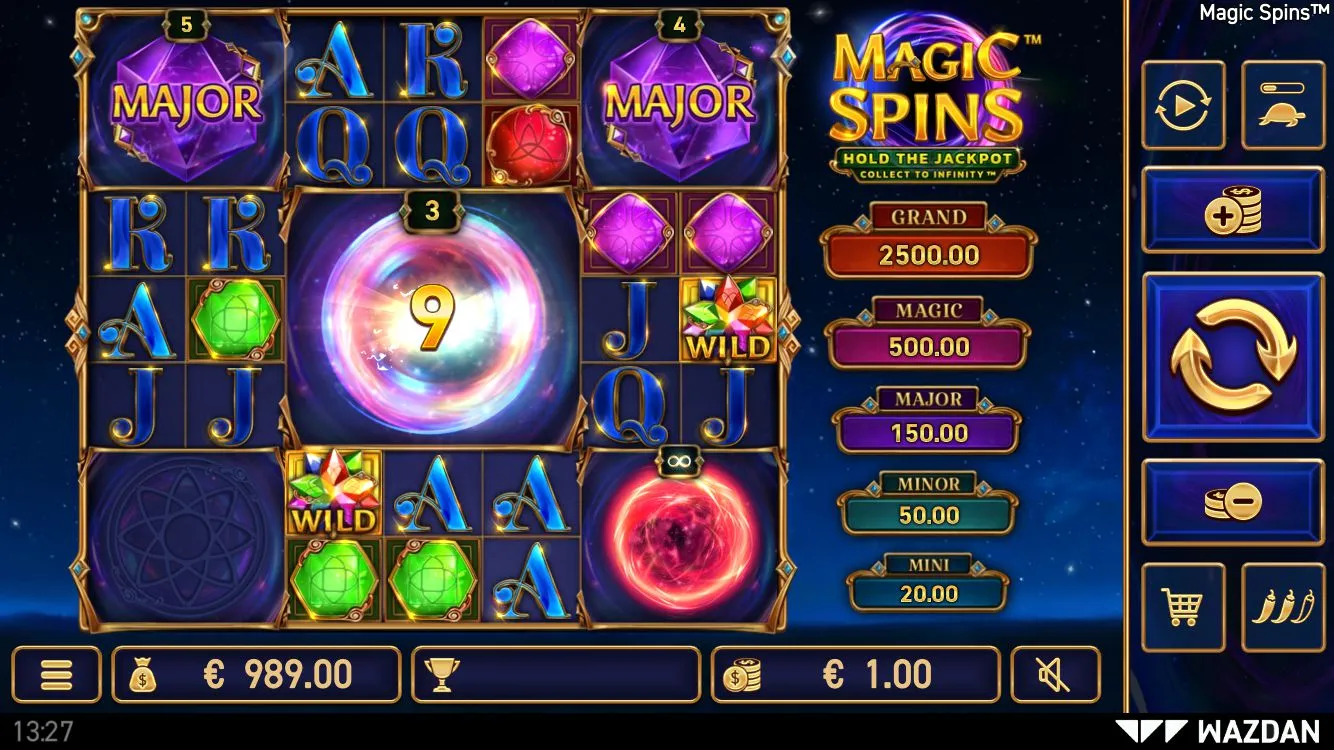This screenshot has width=1334, height=750.
Task: Open the hamburger menu
Action: click(56, 675)
